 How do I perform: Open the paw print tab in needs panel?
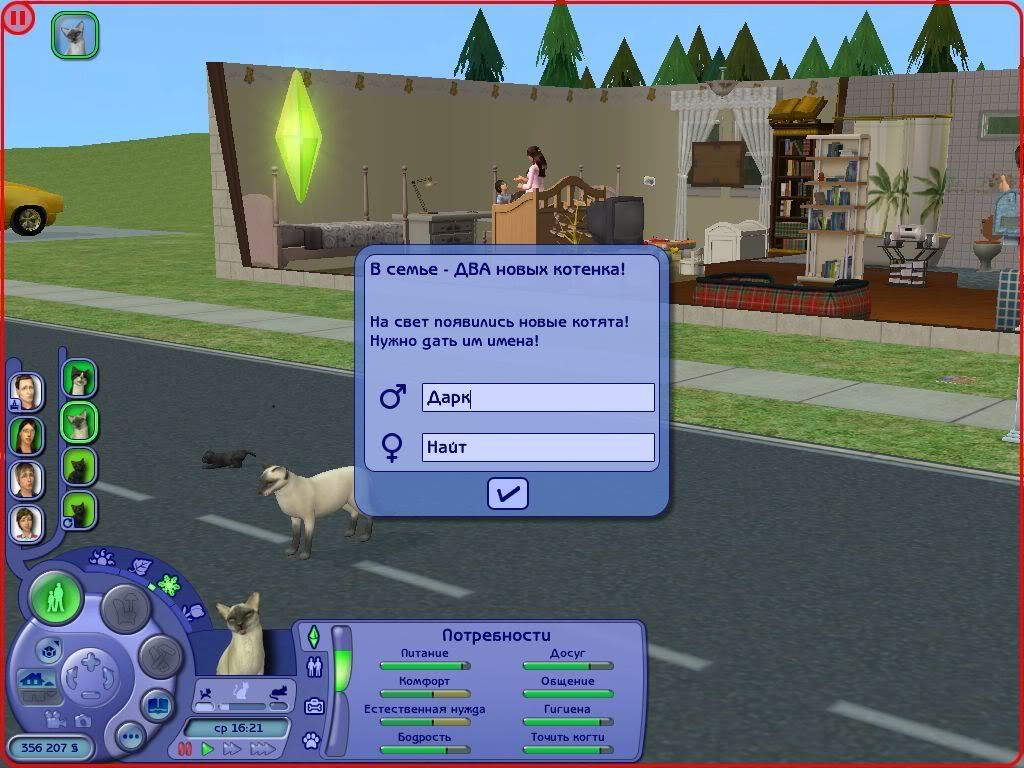coord(313,741)
